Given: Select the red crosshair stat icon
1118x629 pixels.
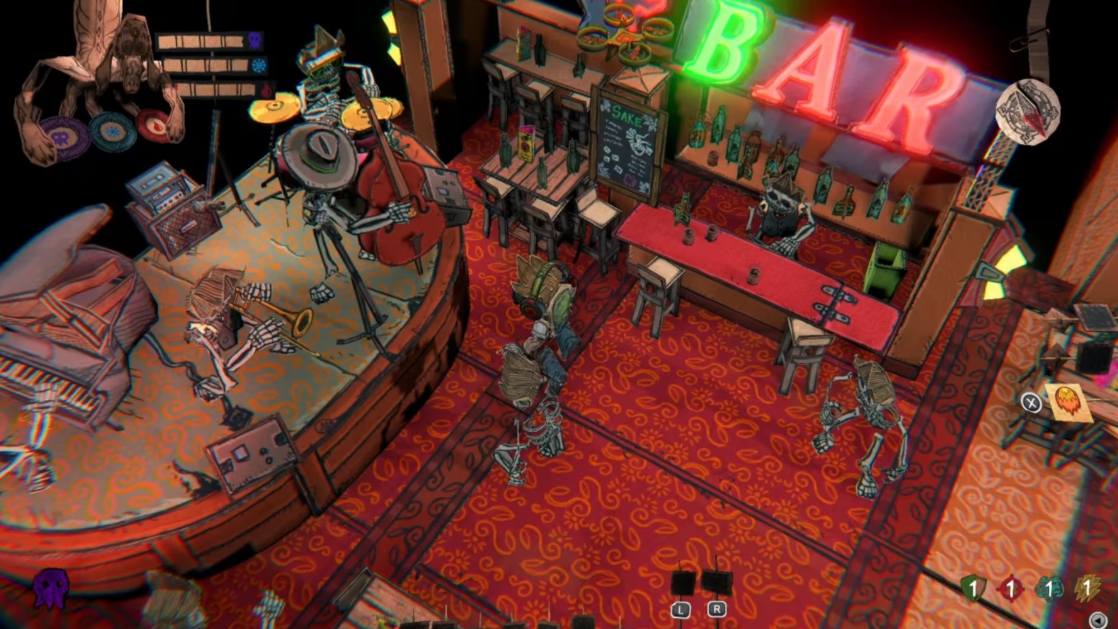Looking at the screenshot, I should [x=1010, y=589].
